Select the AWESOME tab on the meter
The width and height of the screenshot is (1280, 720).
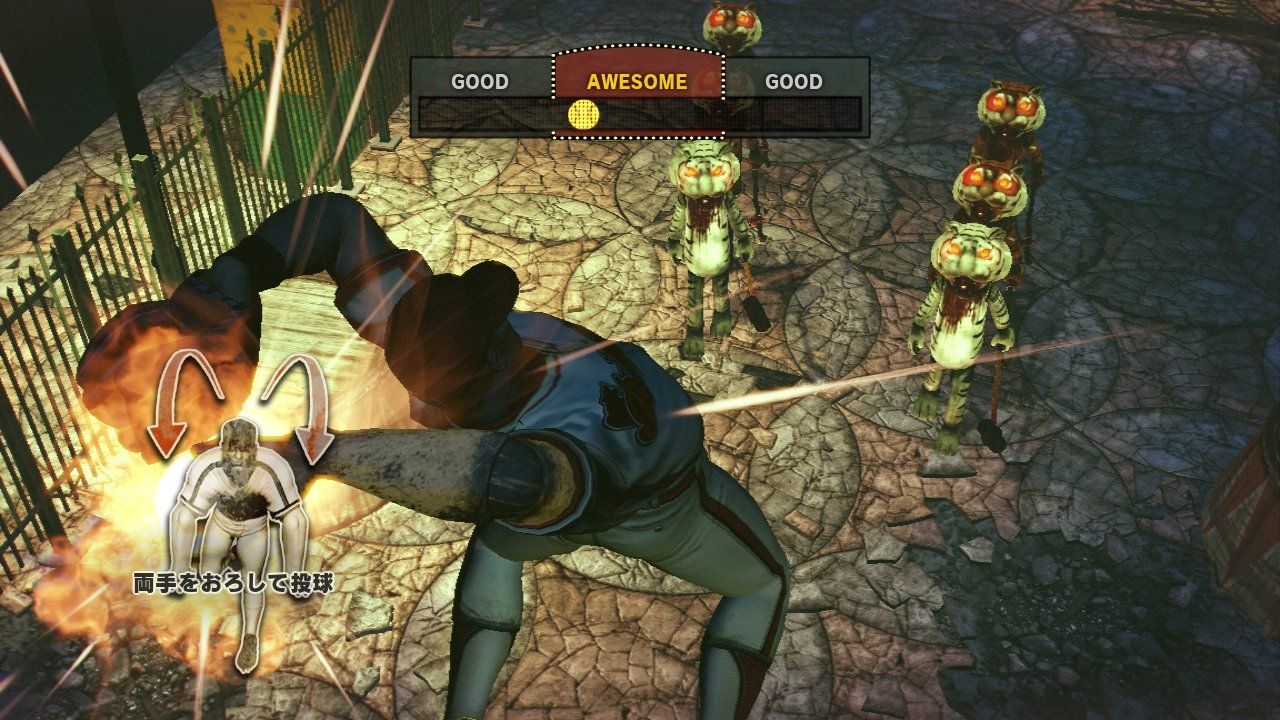(637, 82)
